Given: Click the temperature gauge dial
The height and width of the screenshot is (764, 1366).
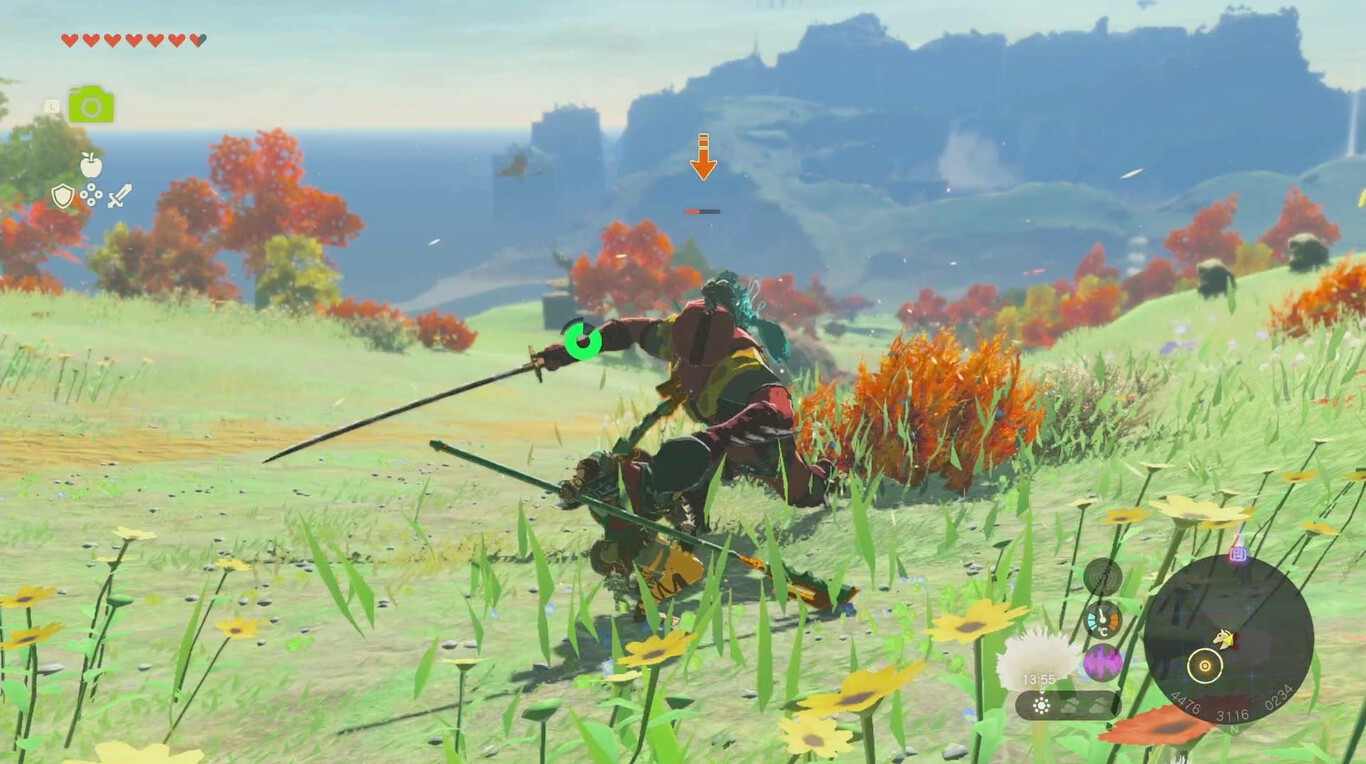Looking at the screenshot, I should tap(1101, 620).
